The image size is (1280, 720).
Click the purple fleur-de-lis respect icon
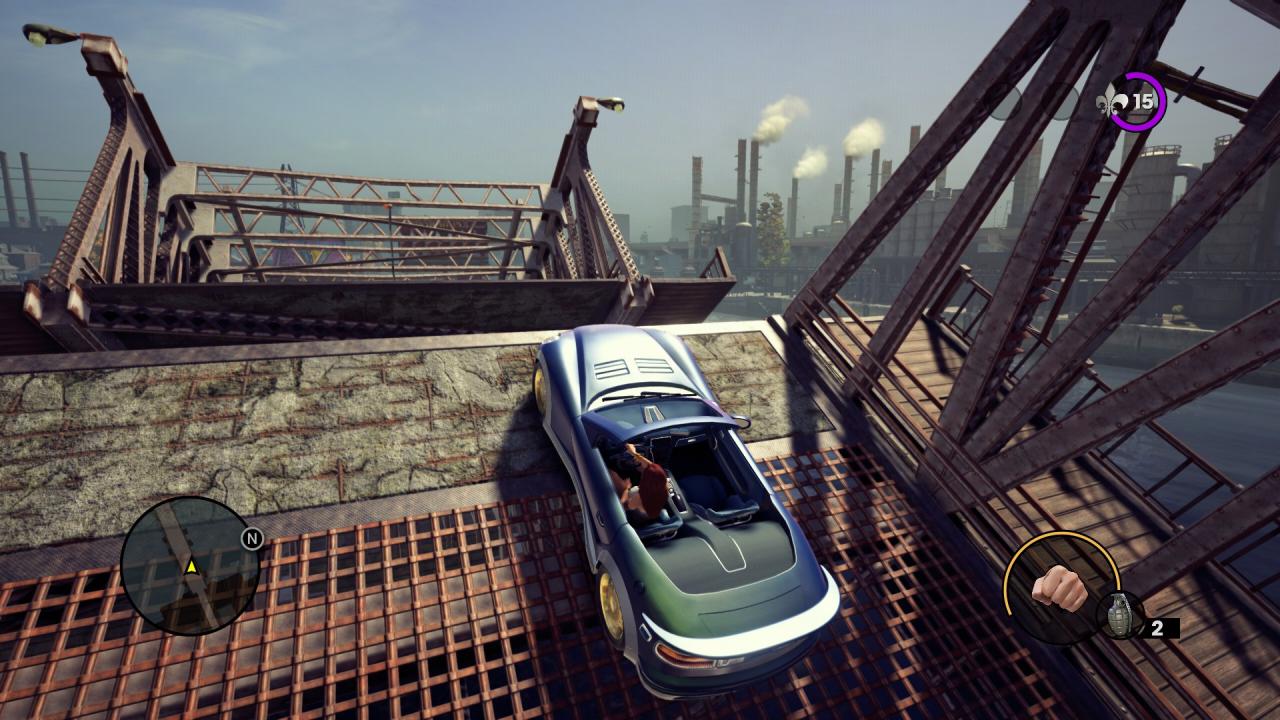tap(1112, 101)
